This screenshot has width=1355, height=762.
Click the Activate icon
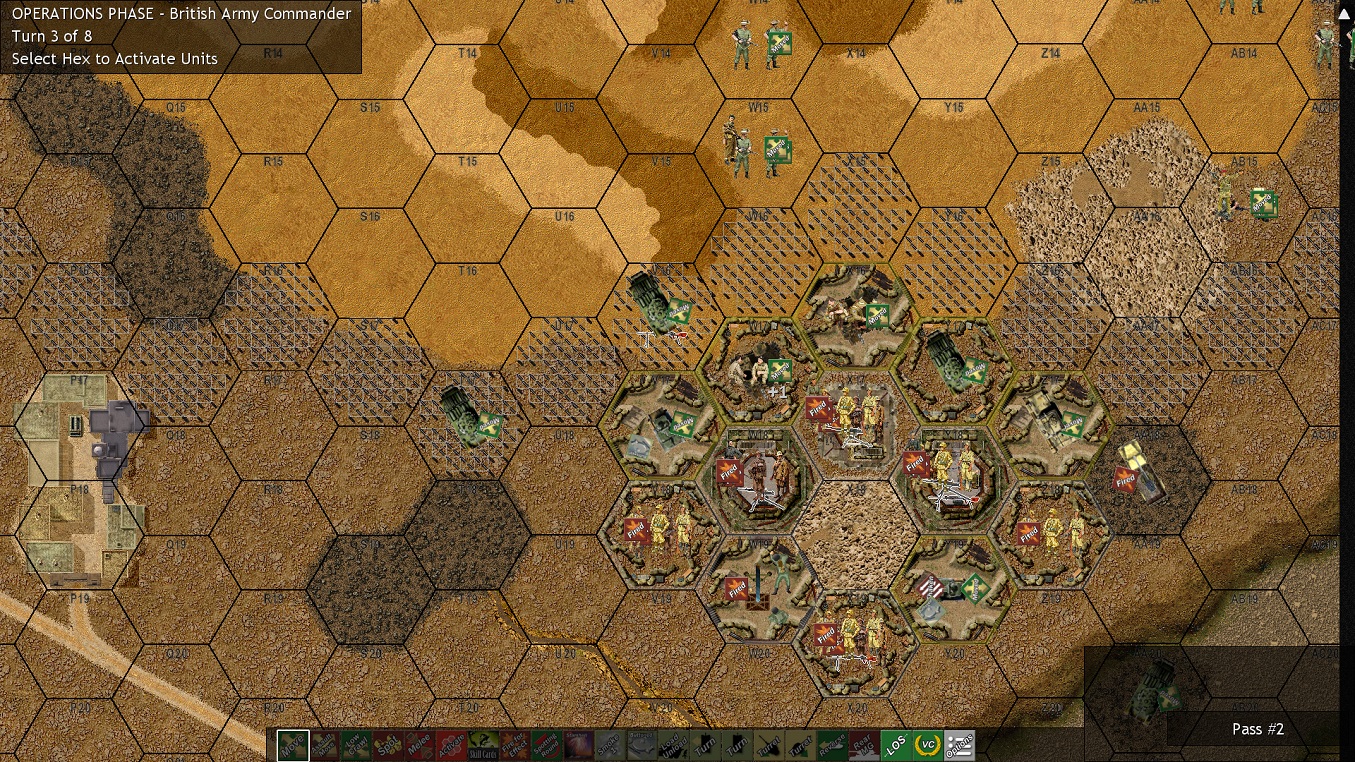(x=454, y=745)
